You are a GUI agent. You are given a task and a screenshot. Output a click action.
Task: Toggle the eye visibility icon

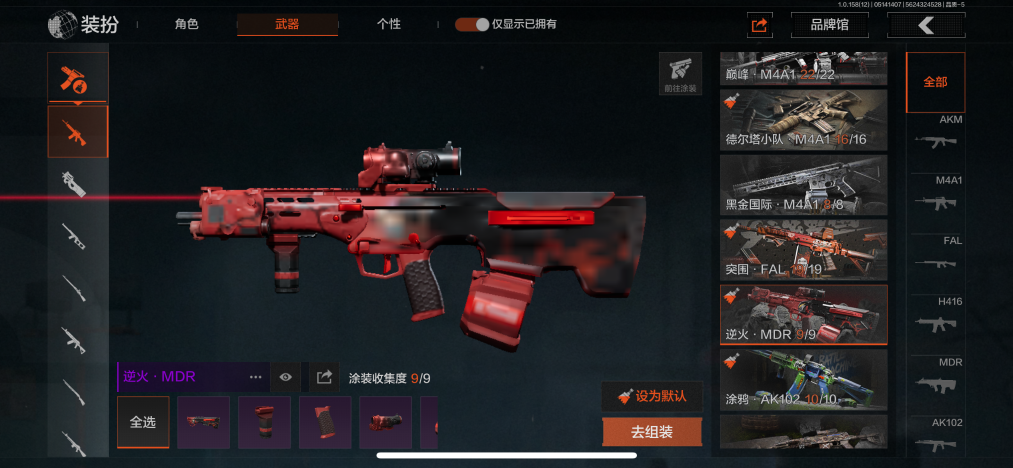coord(286,377)
